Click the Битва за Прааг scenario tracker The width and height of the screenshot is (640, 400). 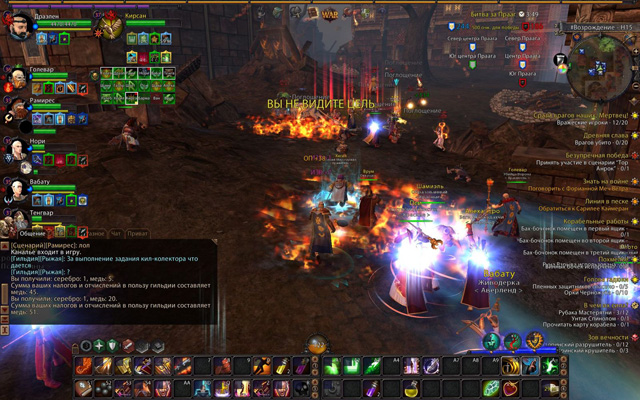(x=492, y=14)
